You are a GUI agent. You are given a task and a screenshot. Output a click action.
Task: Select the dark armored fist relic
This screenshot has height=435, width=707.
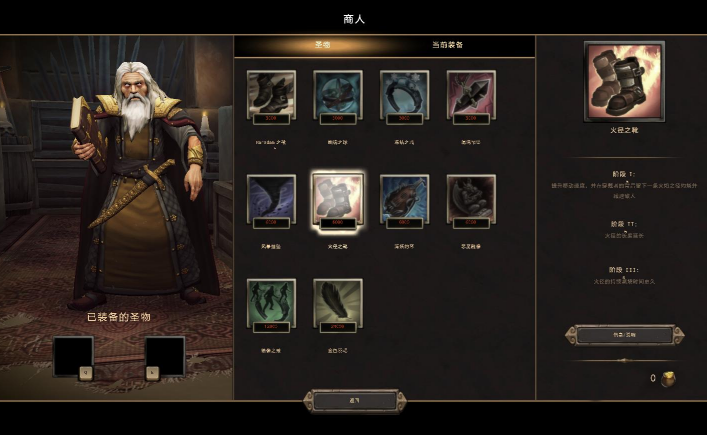pyautogui.click(x=470, y=198)
